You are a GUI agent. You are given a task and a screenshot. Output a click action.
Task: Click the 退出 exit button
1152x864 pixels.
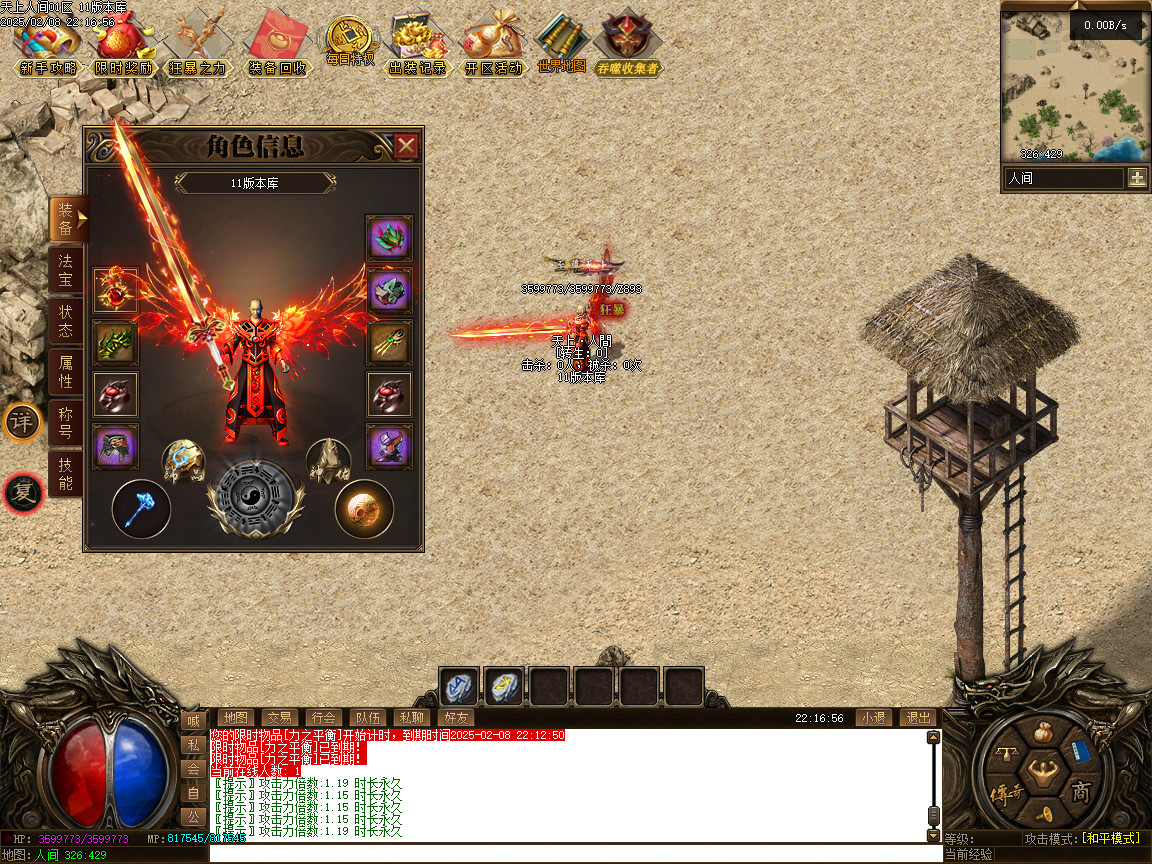point(917,718)
